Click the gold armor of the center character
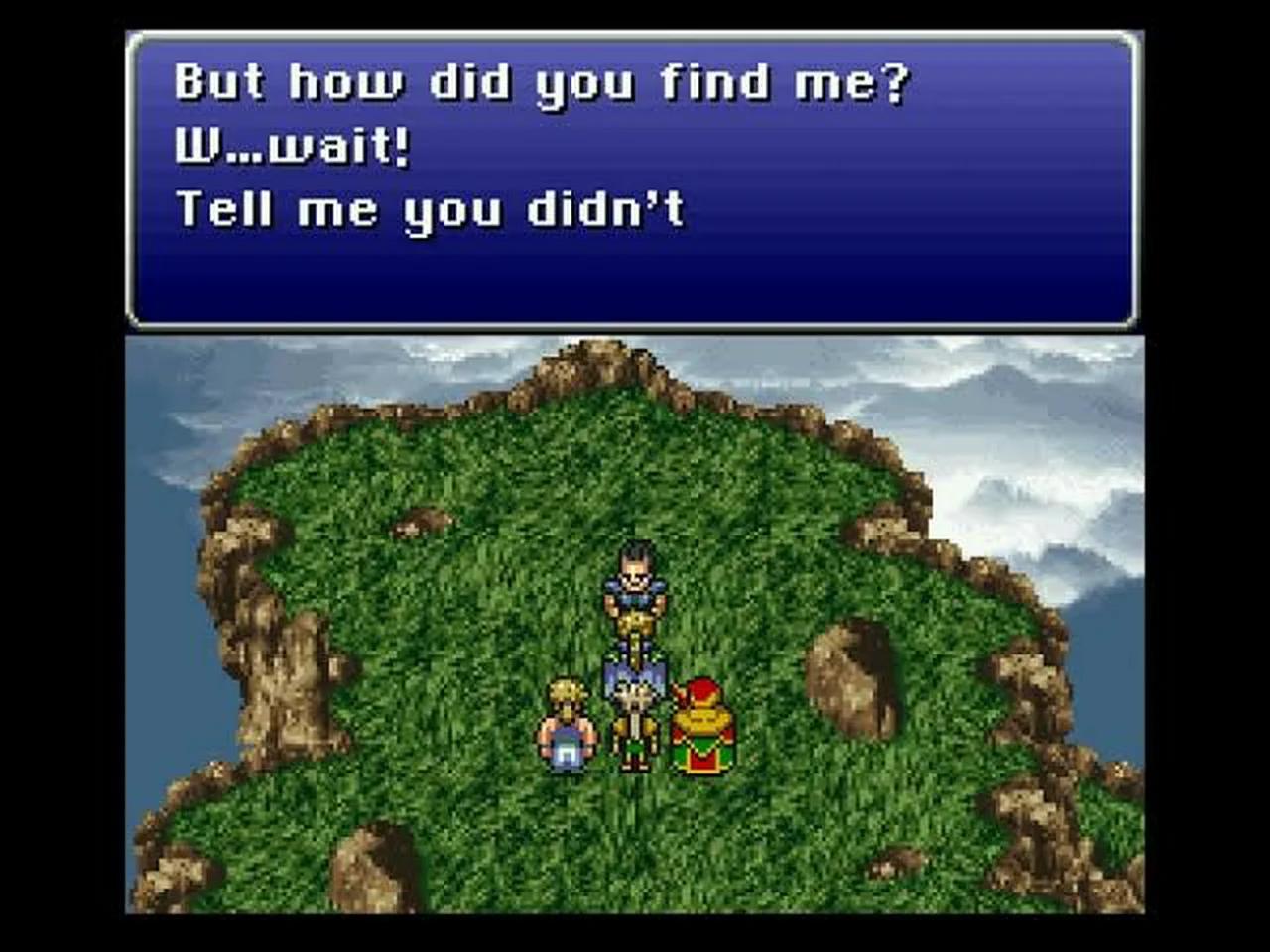Screen dimensions: 1270x952 (x=635, y=620)
